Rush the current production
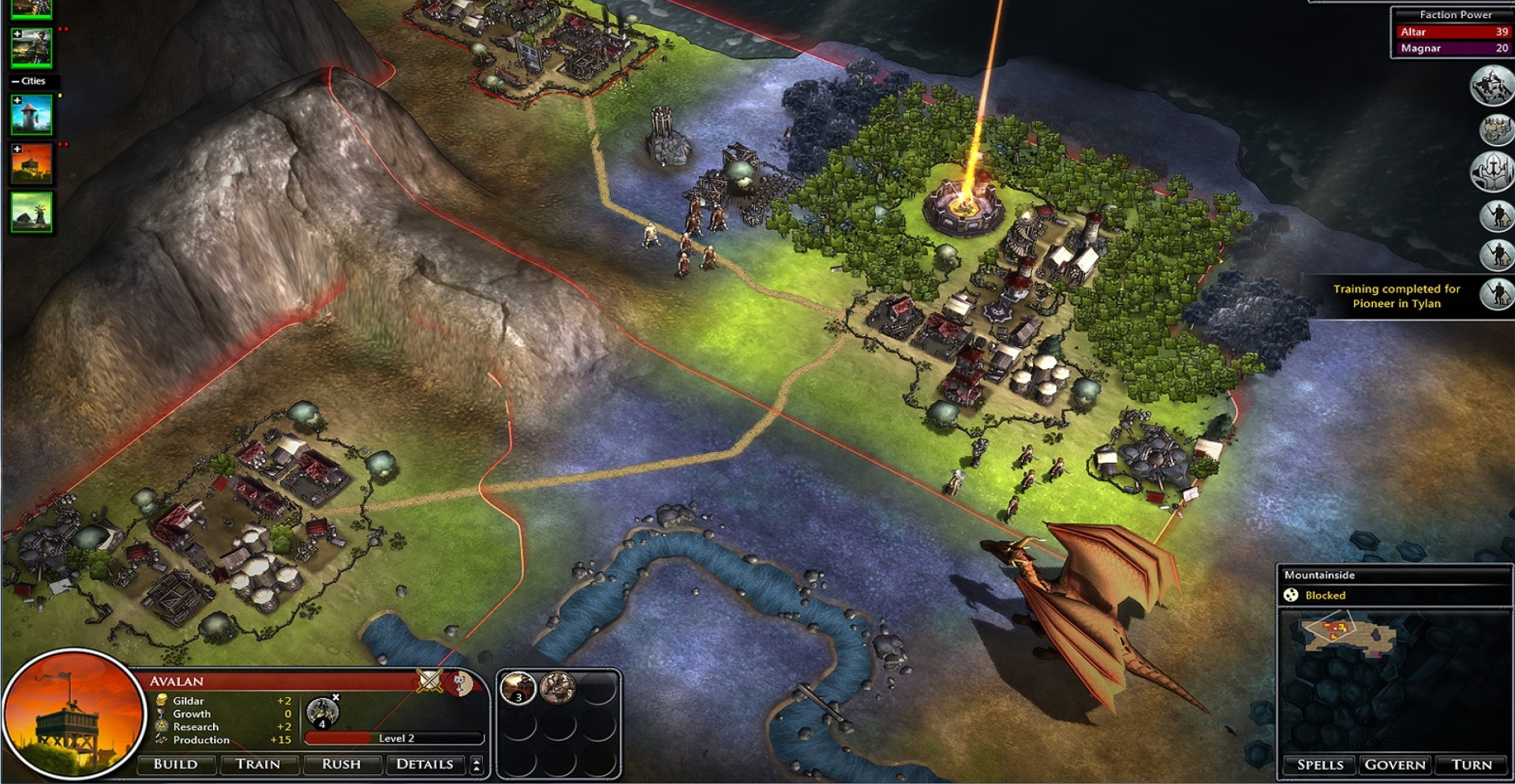This screenshot has height=784, width=1515. pyautogui.click(x=341, y=764)
